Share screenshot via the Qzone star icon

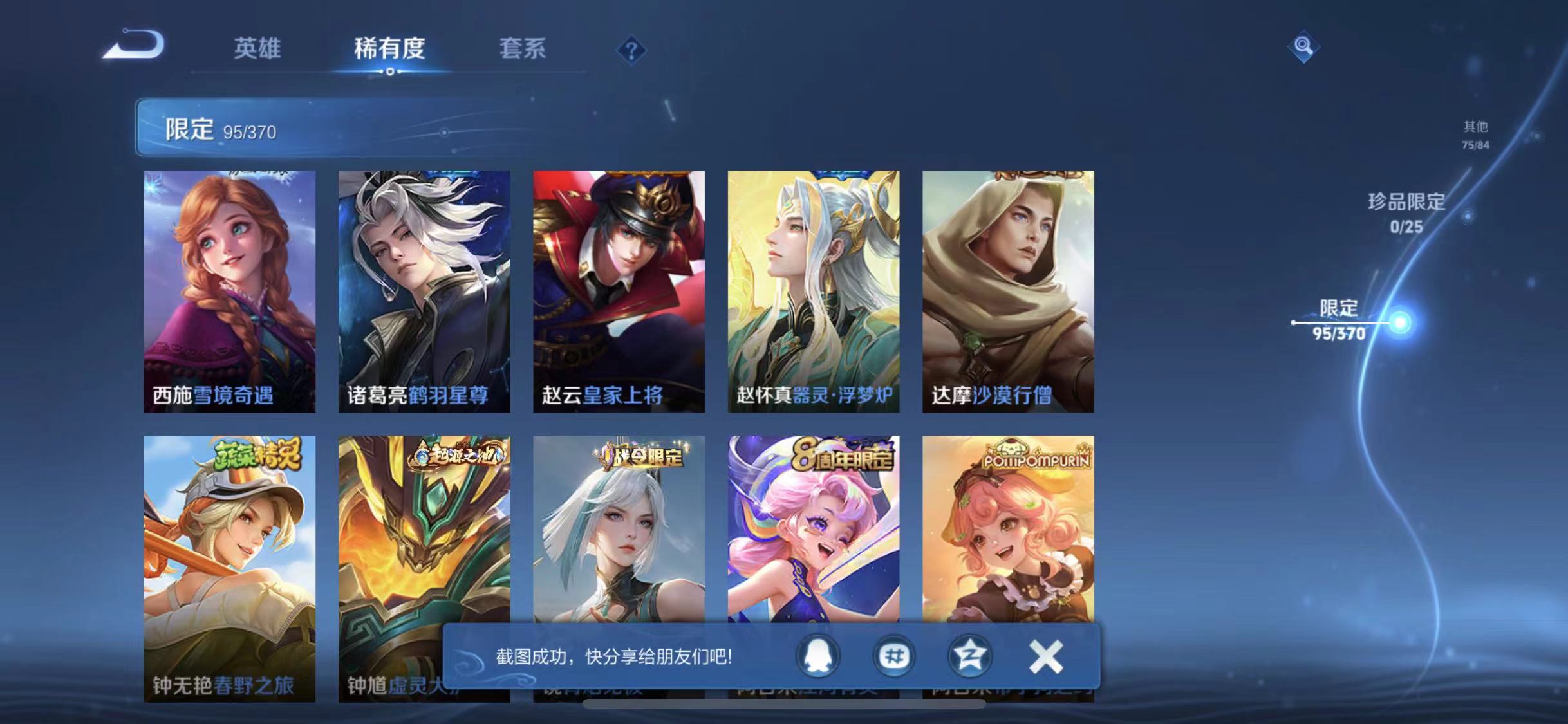971,657
